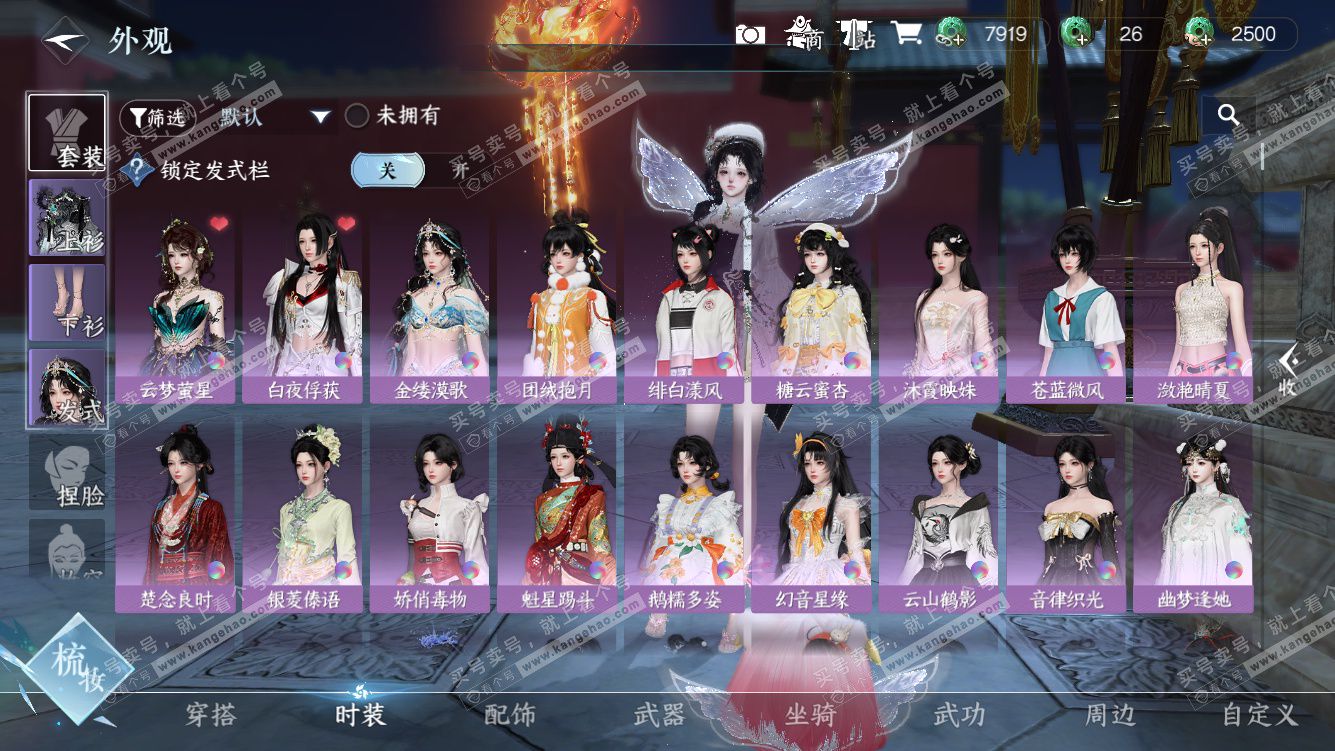Pick the 团绒抱月 outfit card
Viewport: 1335px width, 751px height.
557,305
